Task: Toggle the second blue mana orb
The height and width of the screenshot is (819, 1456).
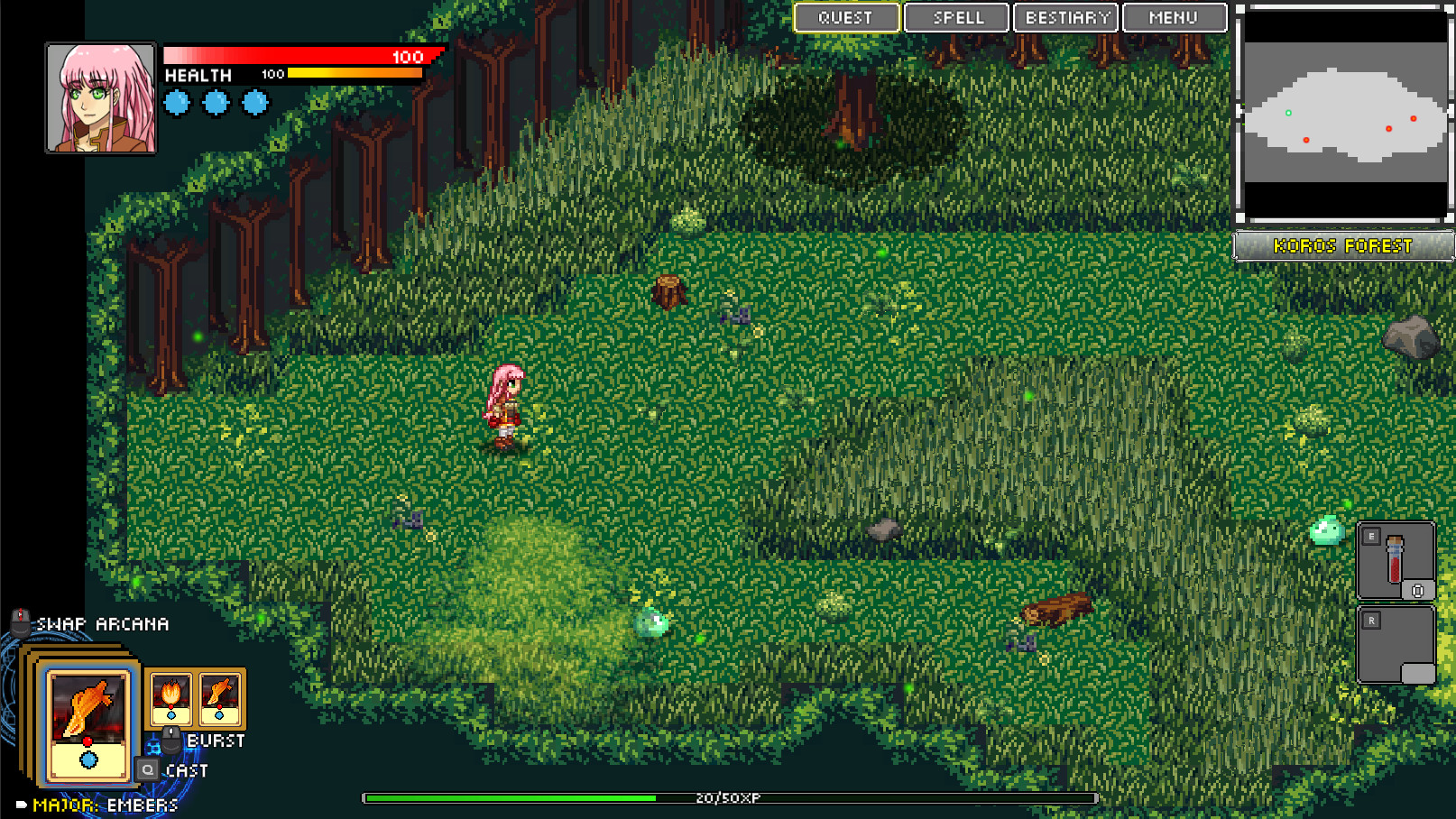Action: pyautogui.click(x=215, y=103)
